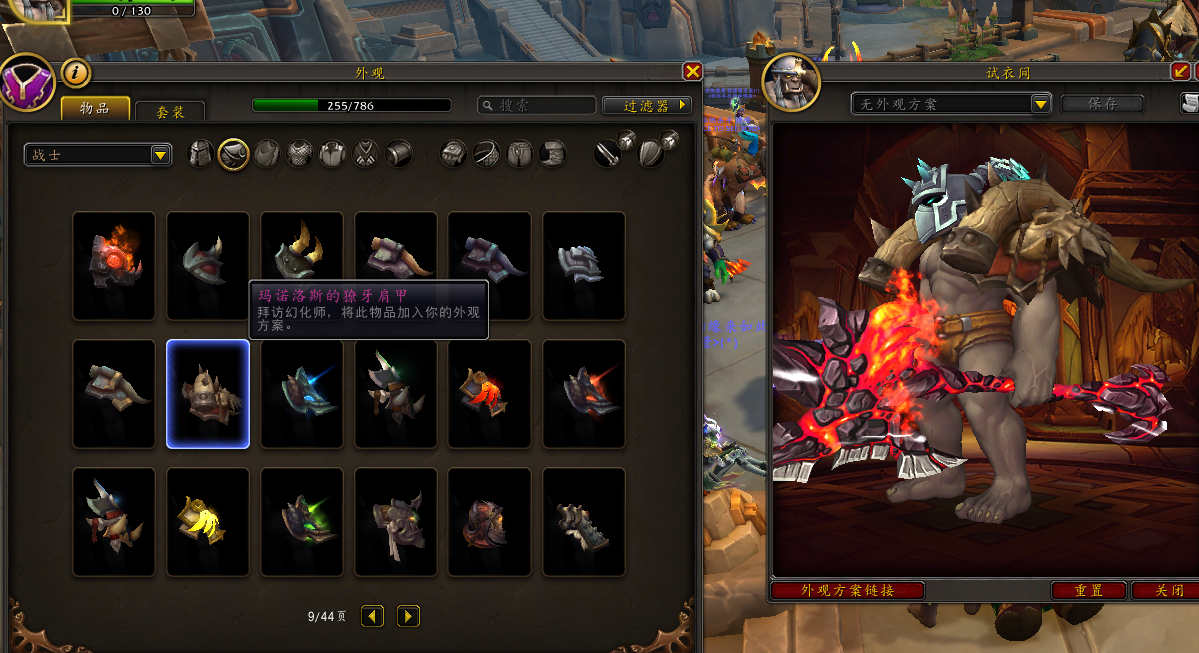The width and height of the screenshot is (1199, 653).
Task: Click the 外观方案链接 outfit link button
Action: 847,591
